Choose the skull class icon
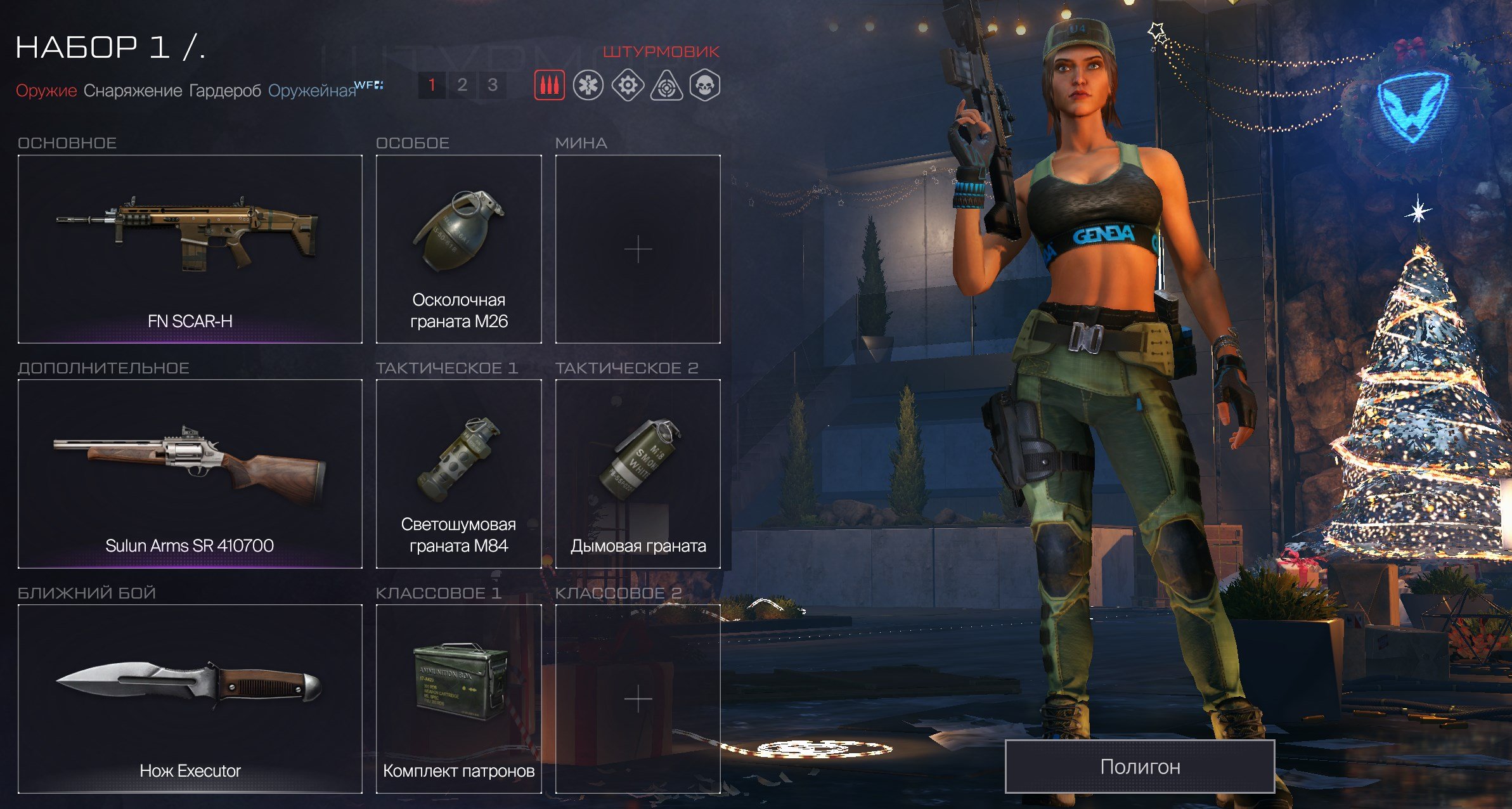 [x=705, y=85]
